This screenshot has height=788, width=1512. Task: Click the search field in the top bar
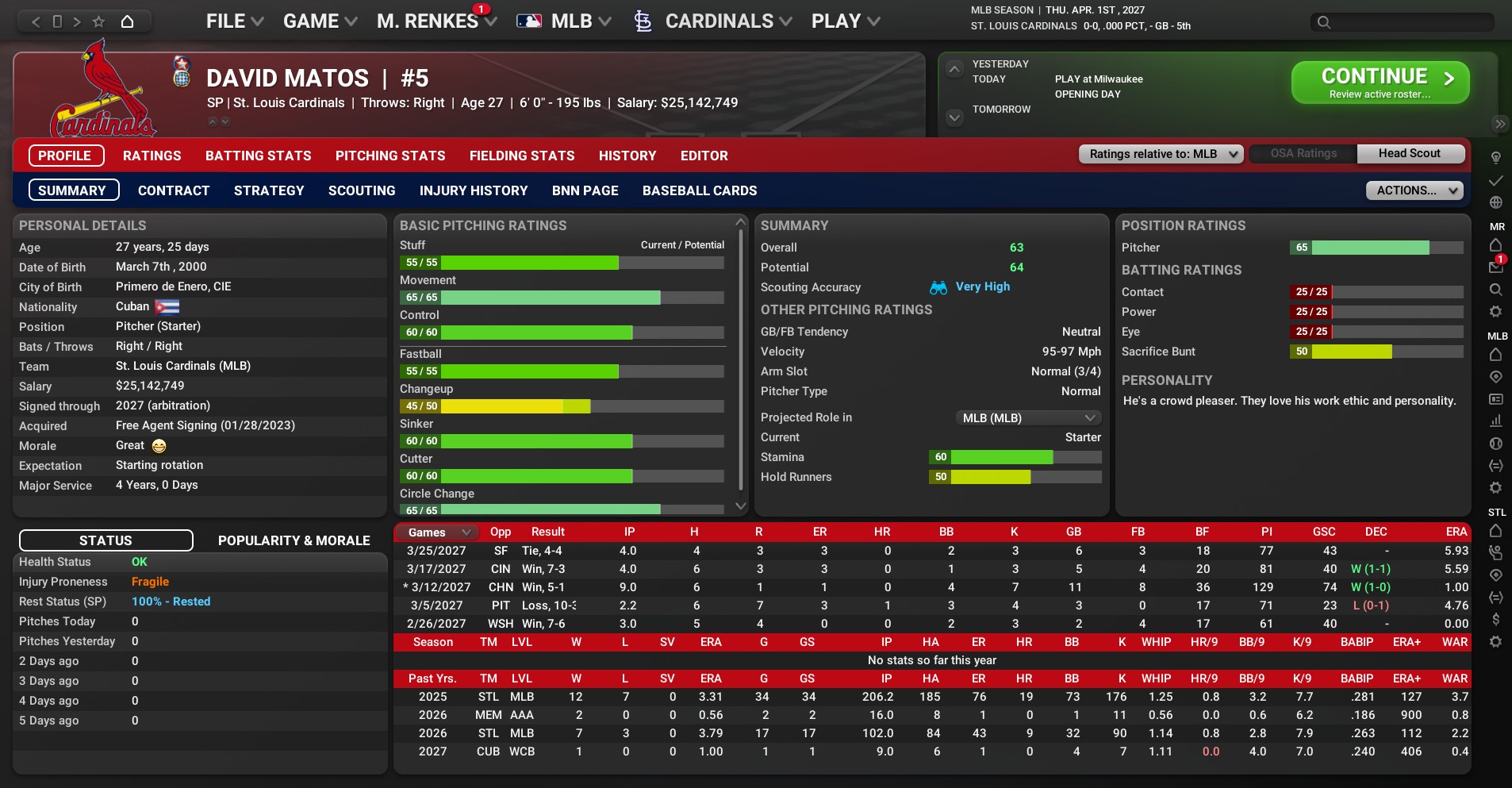click(1403, 22)
